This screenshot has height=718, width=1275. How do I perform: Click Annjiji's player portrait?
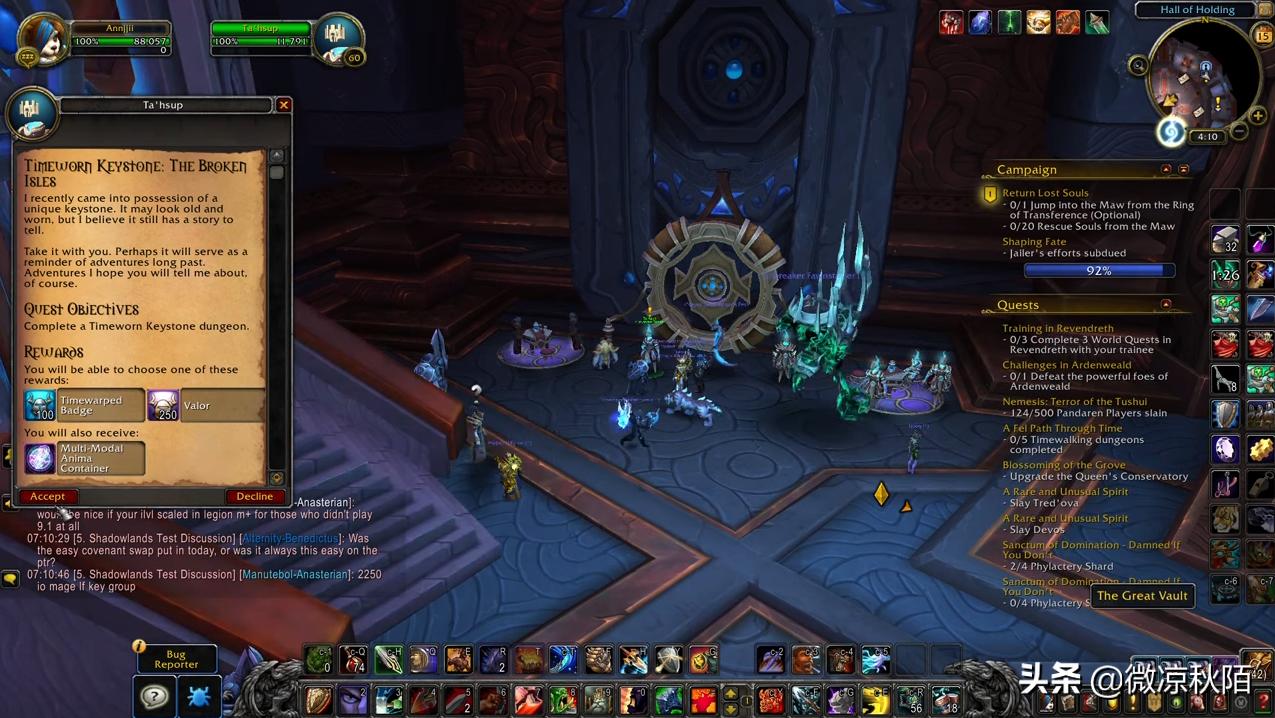coord(45,38)
